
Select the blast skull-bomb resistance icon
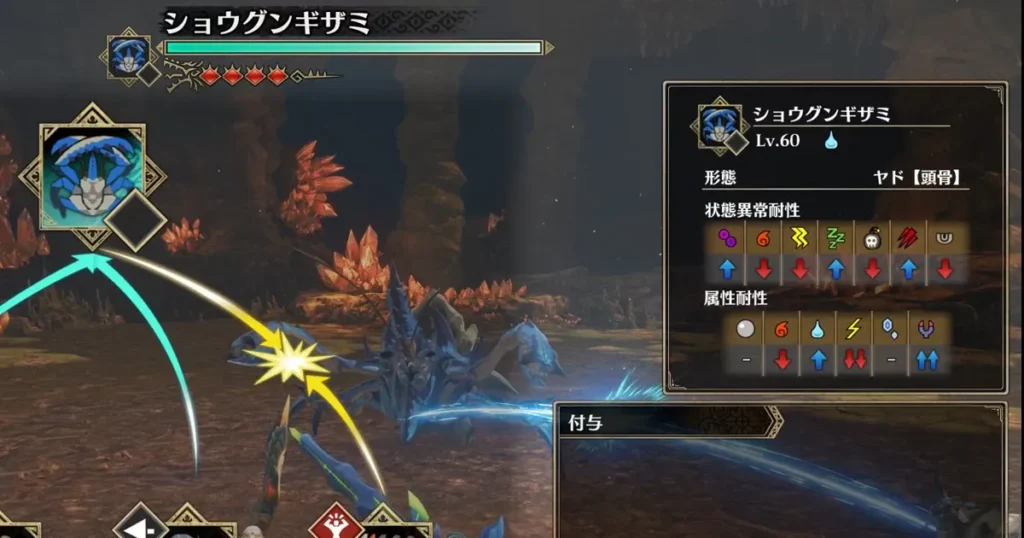pos(871,238)
